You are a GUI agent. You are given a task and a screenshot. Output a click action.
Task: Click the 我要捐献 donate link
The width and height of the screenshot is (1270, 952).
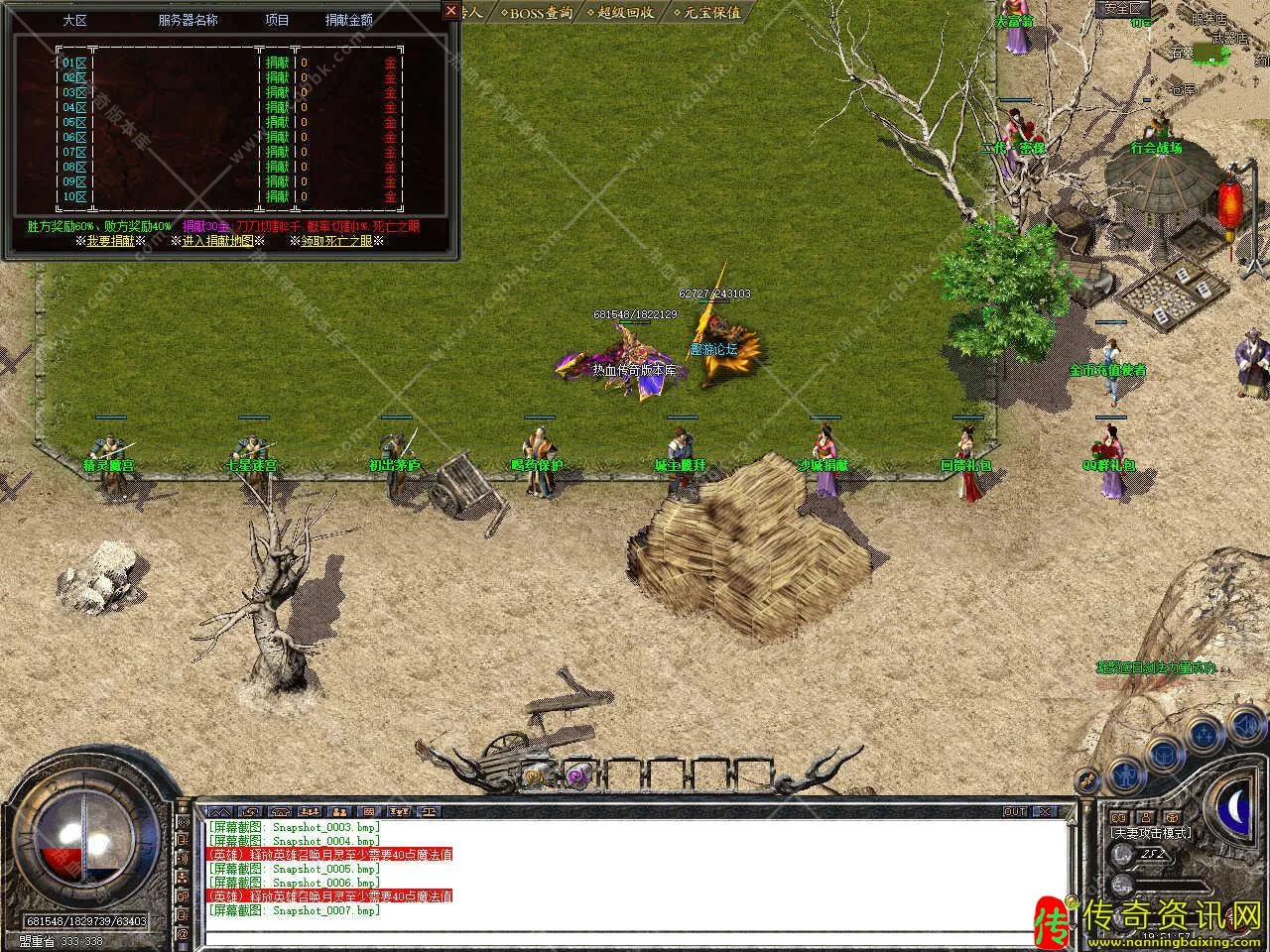(x=111, y=241)
